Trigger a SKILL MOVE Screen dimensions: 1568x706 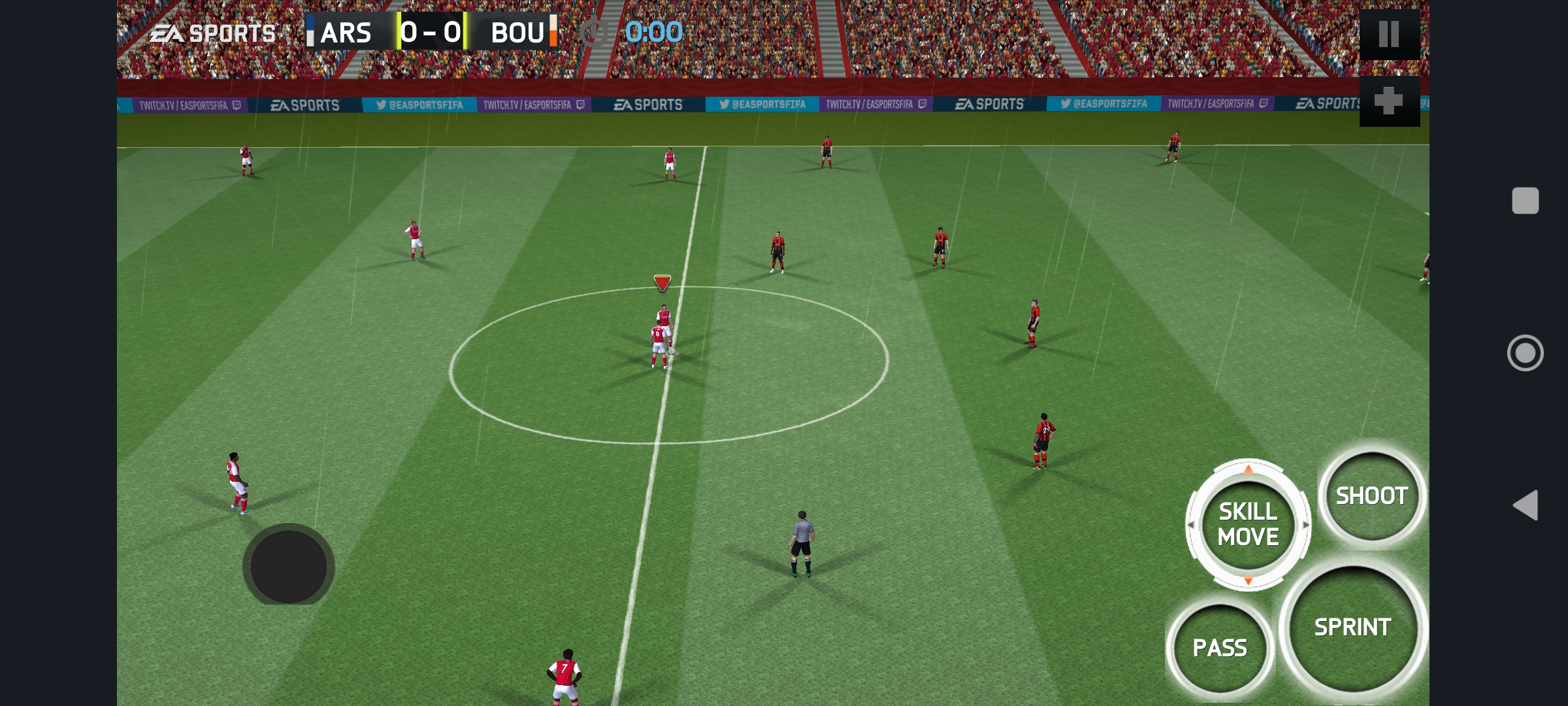coord(1248,526)
